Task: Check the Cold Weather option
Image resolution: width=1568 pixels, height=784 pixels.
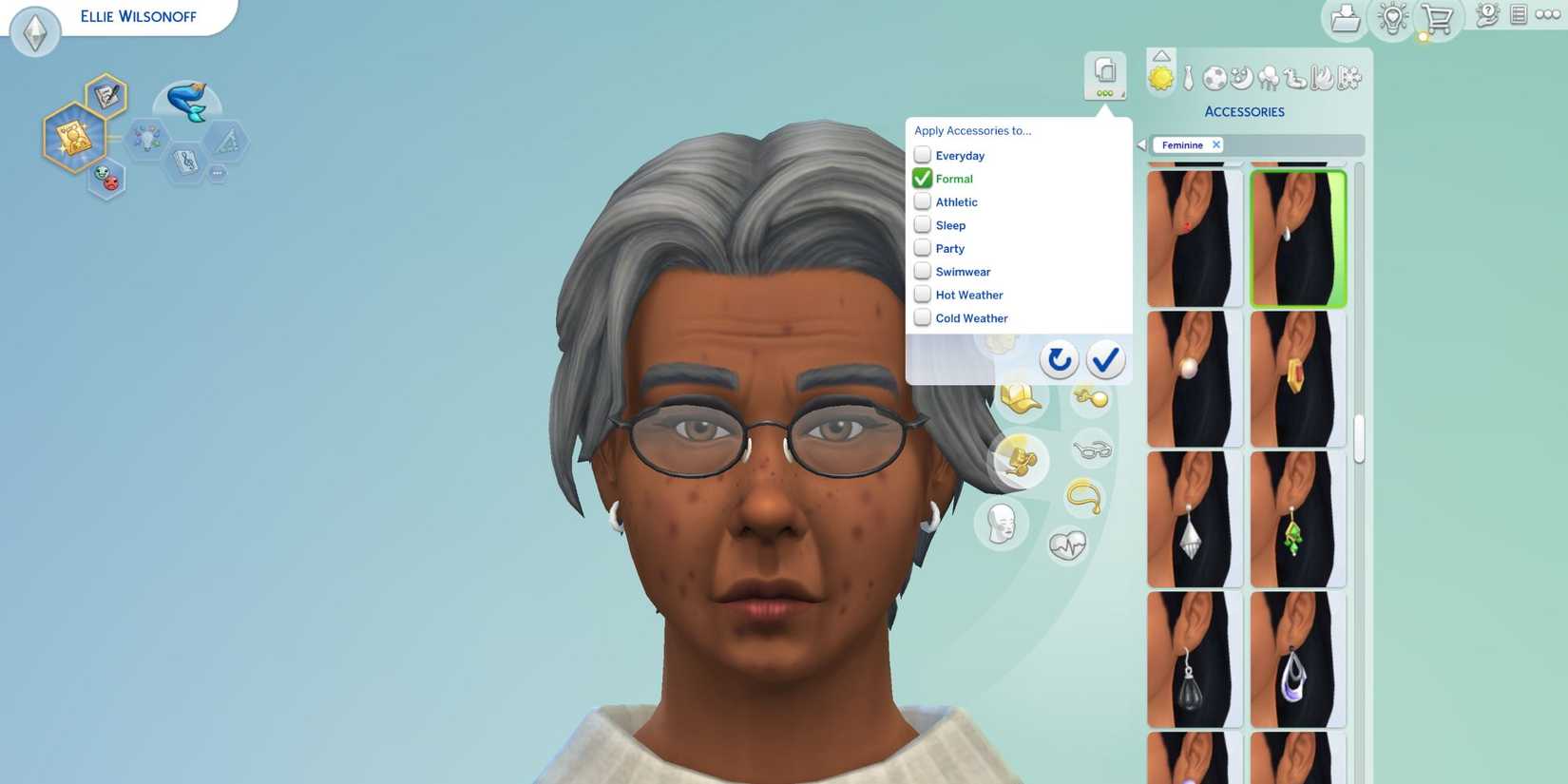Action: coord(923,317)
